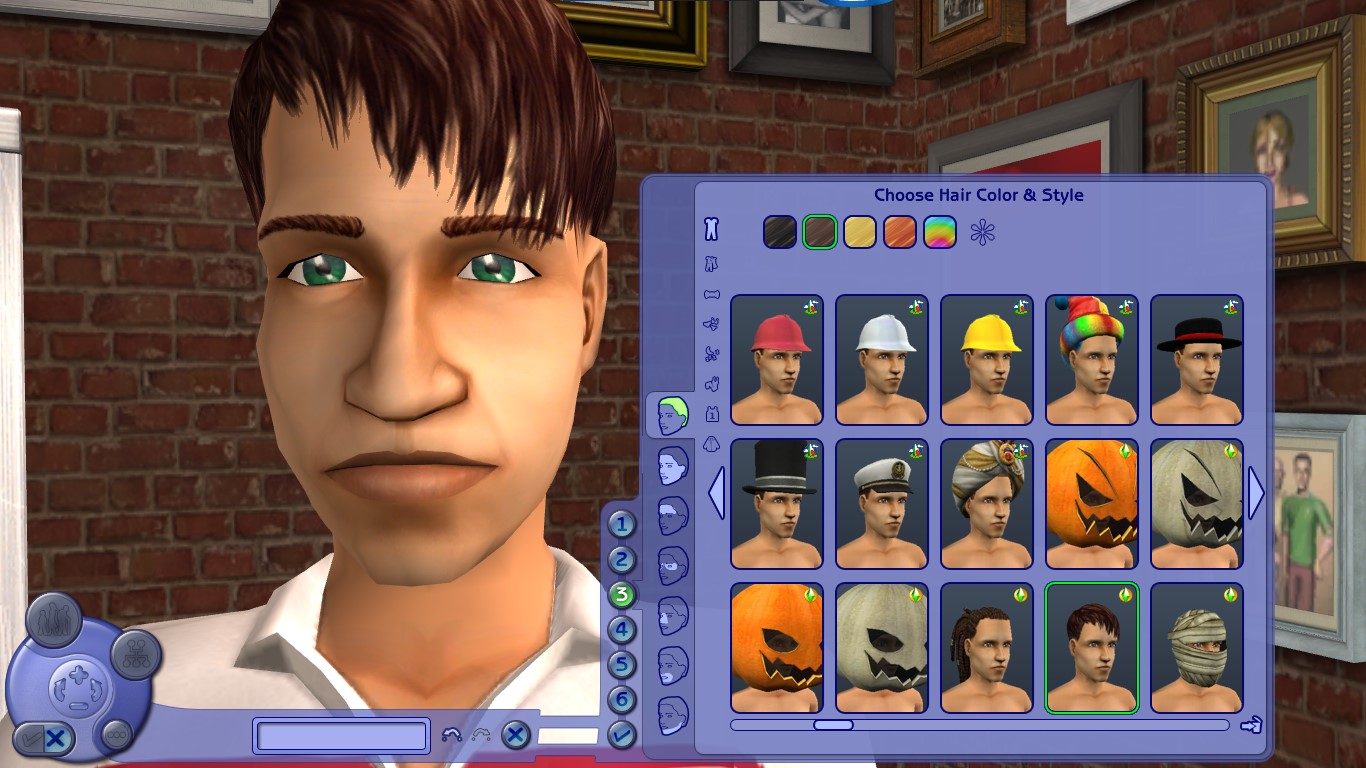This screenshot has width=1366, height=768.
Task: Click the left arrow for previous hairstyles
Action: [716, 493]
